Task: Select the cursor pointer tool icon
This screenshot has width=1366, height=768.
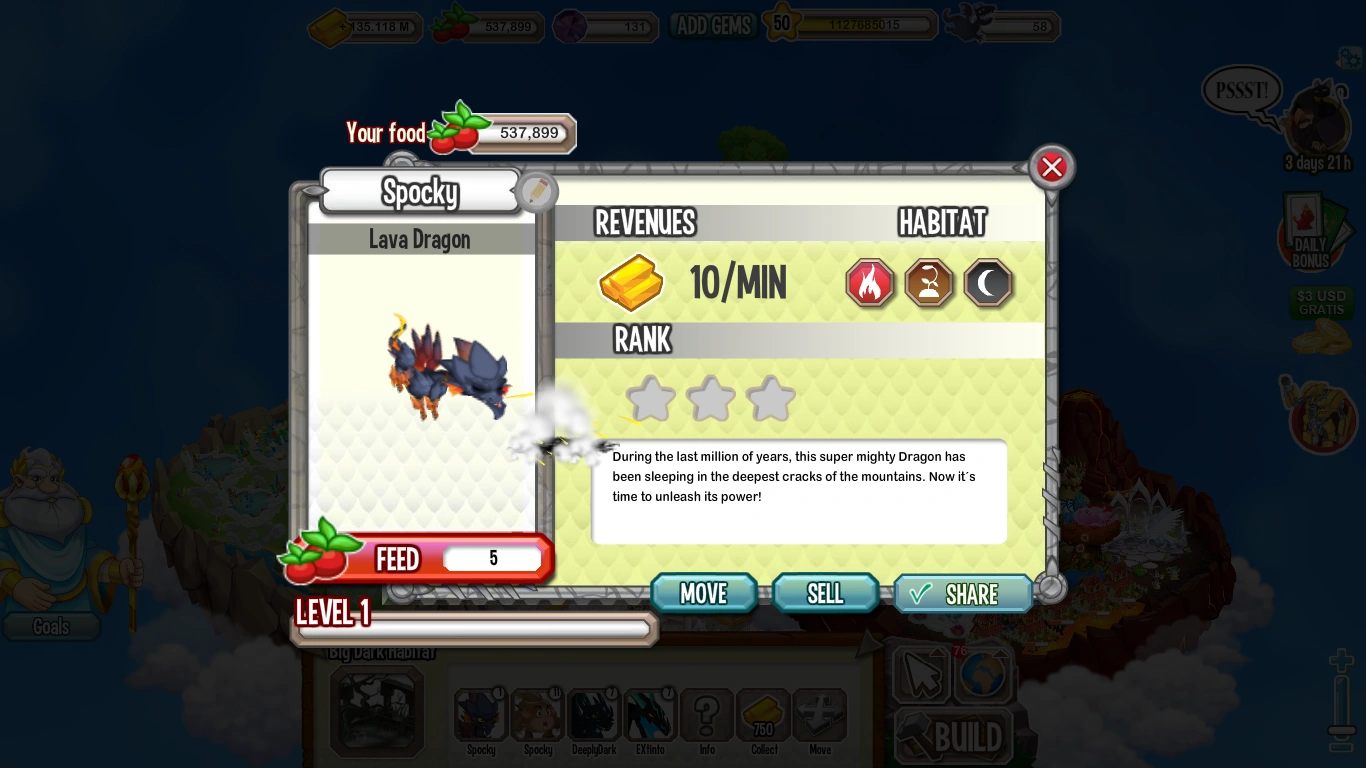Action: pos(922,675)
